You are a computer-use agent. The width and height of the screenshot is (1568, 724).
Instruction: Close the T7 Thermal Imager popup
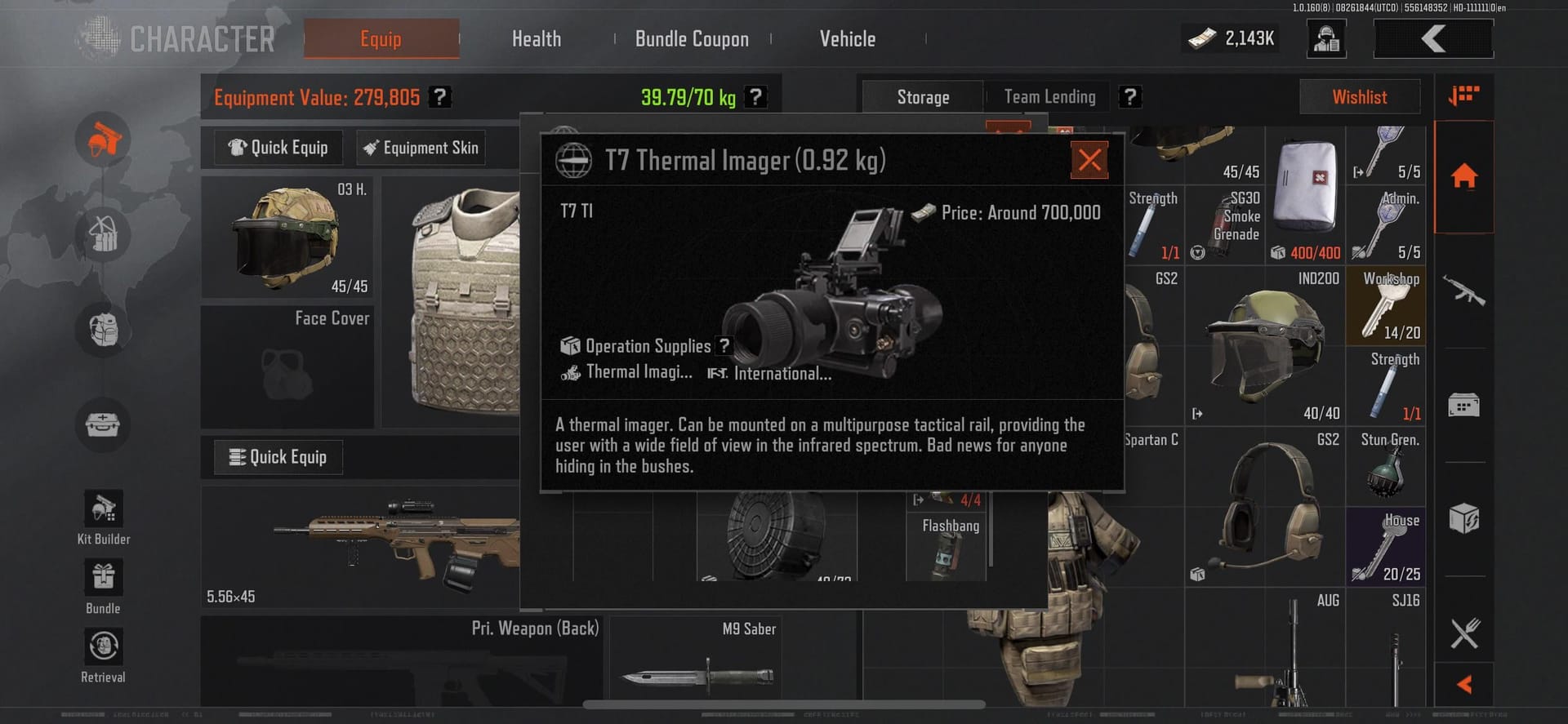click(1089, 160)
